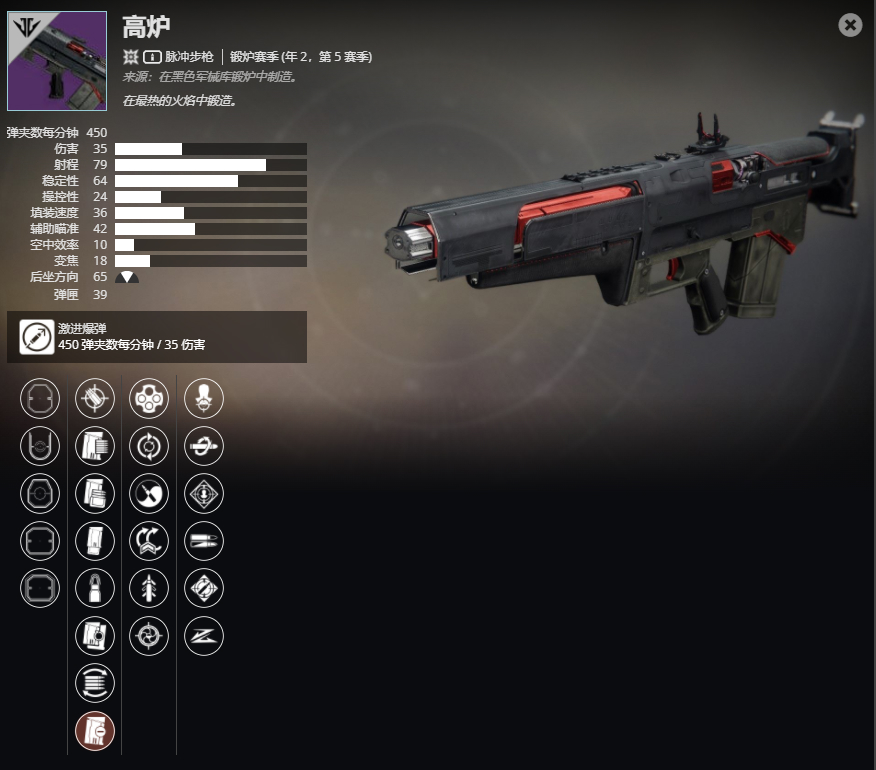This screenshot has width=876, height=770.
Task: Close the 高炉 weapon details panel
Action: tap(850, 25)
